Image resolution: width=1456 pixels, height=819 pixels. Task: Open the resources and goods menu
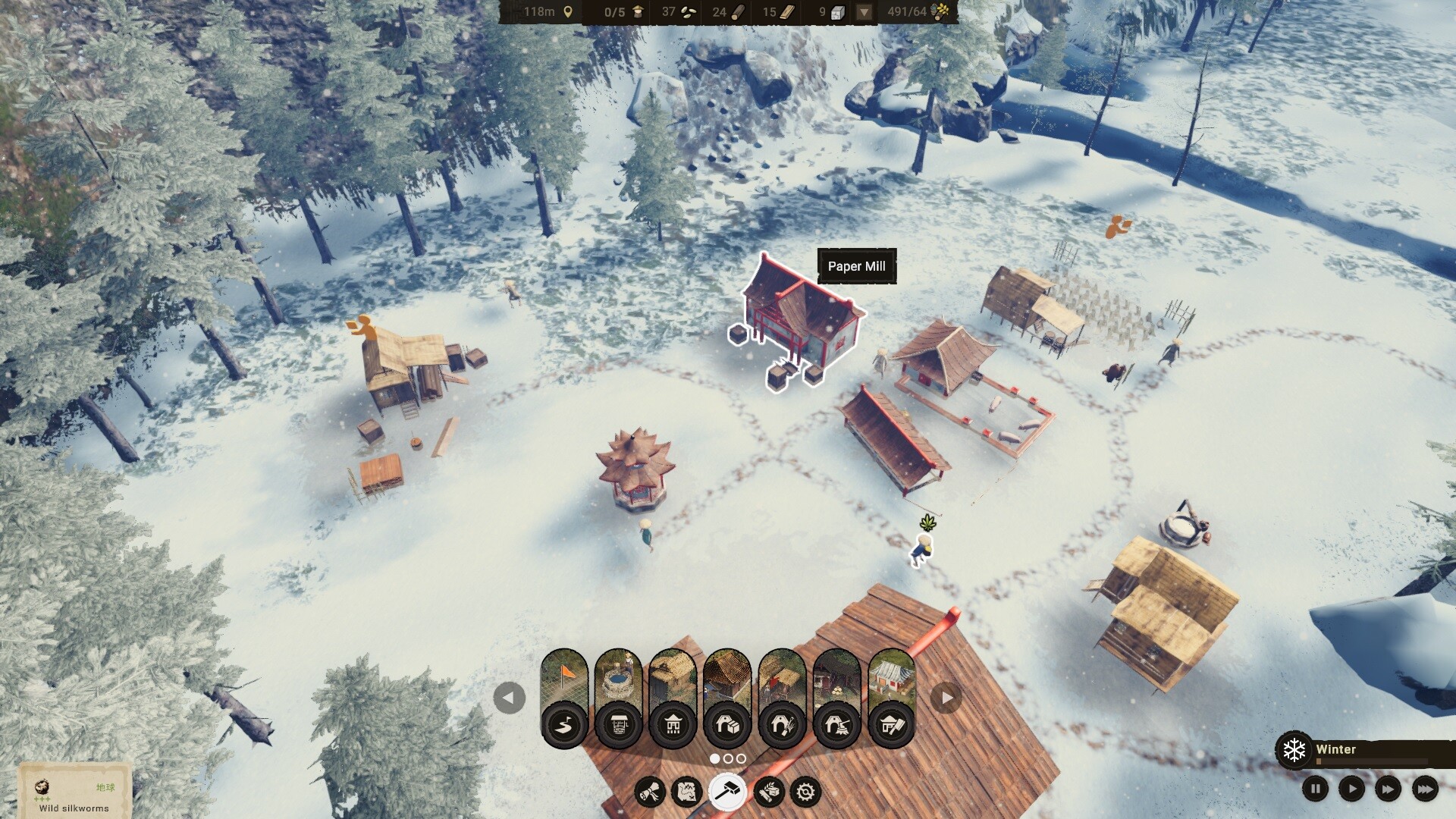(x=768, y=792)
